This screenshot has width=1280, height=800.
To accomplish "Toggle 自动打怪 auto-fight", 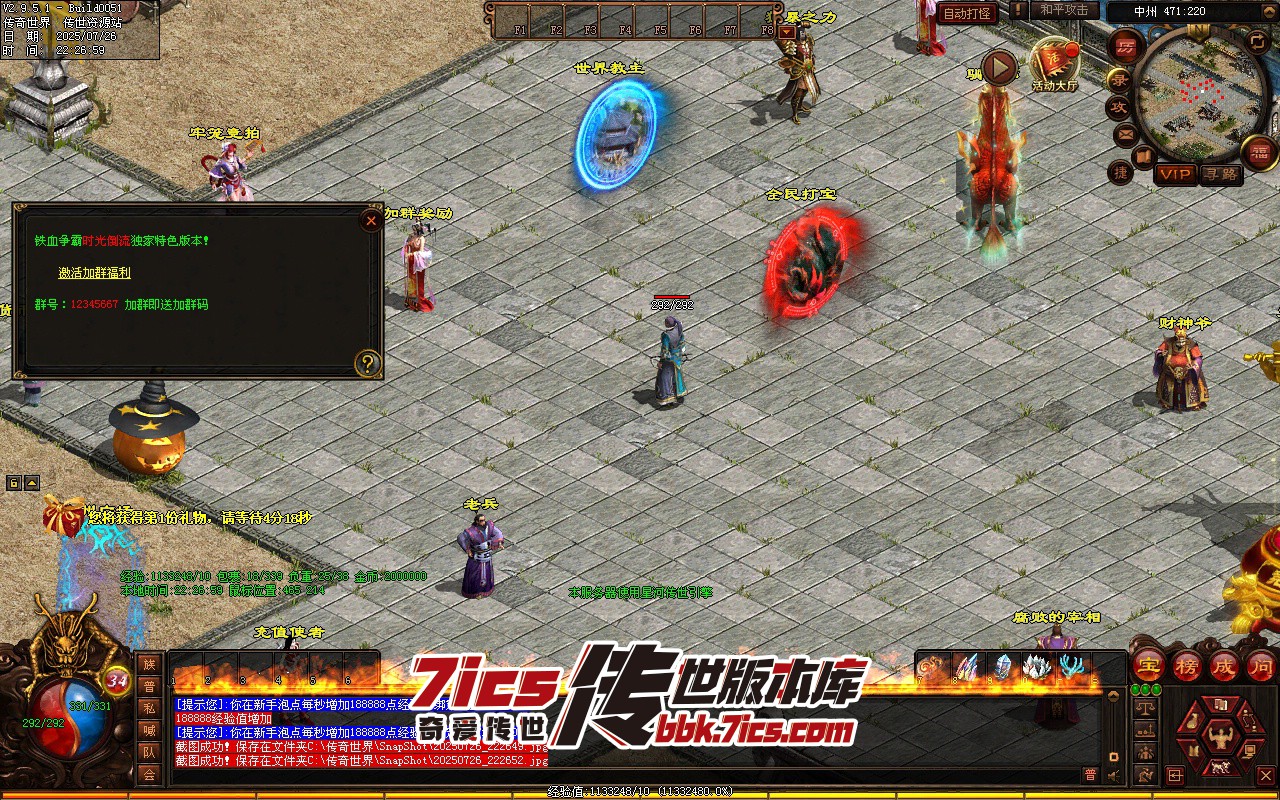I will pos(967,14).
